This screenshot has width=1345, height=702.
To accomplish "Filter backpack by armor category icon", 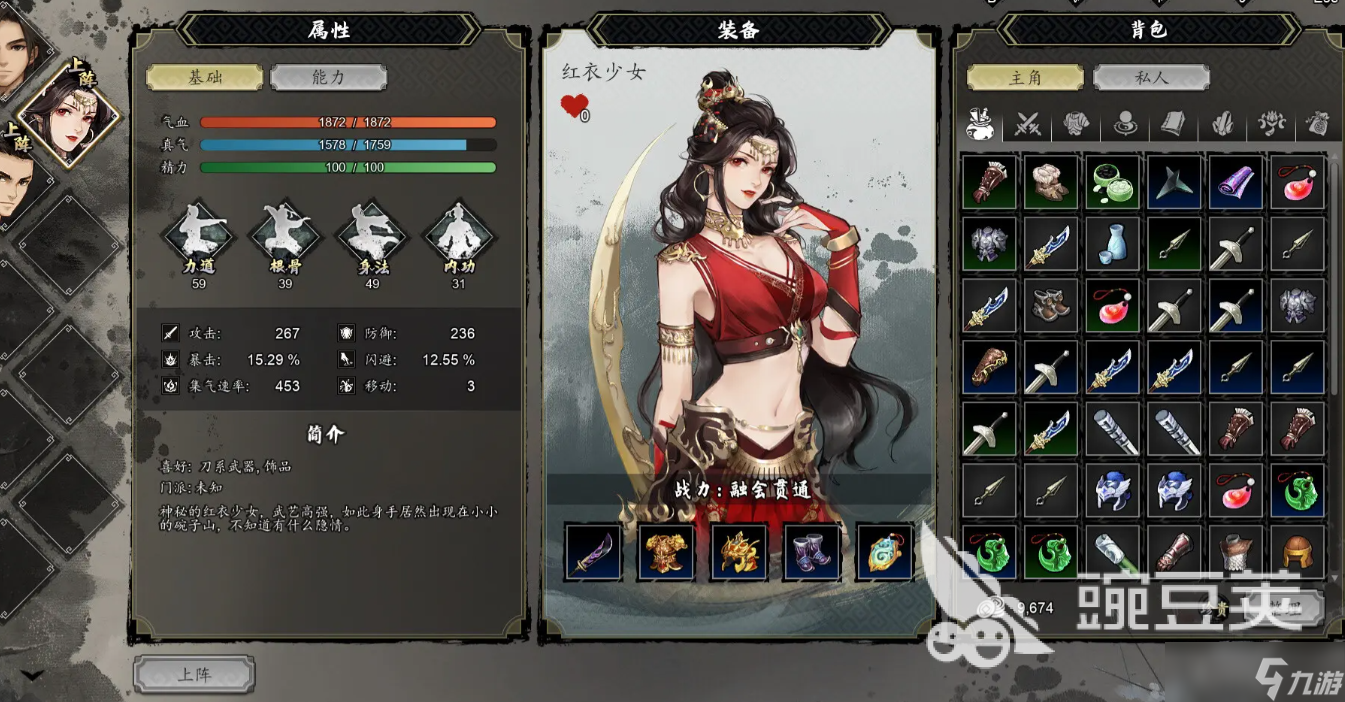I will coord(1076,124).
